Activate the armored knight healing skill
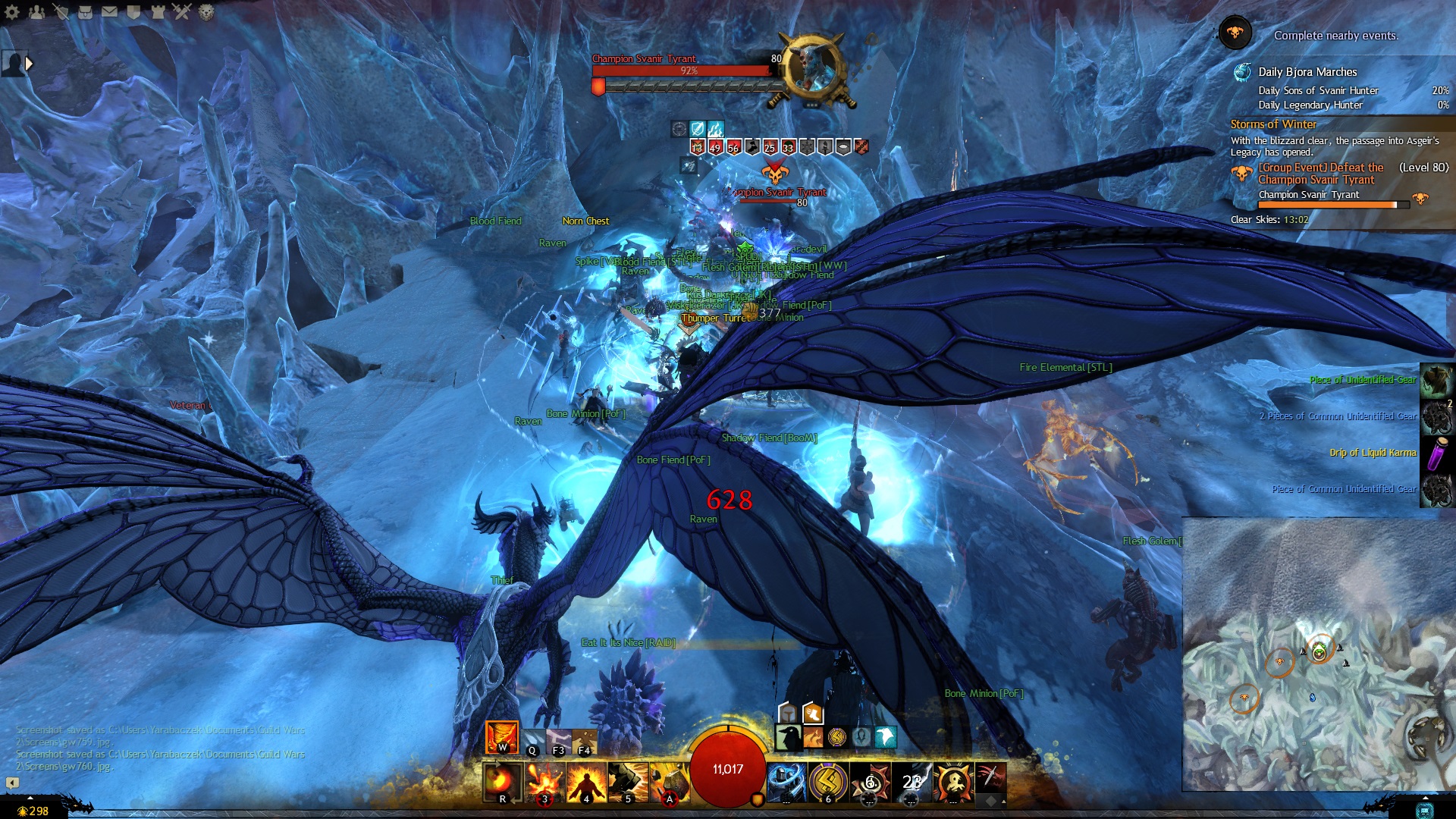Image resolution: width=1456 pixels, height=819 pixels. [x=786, y=782]
